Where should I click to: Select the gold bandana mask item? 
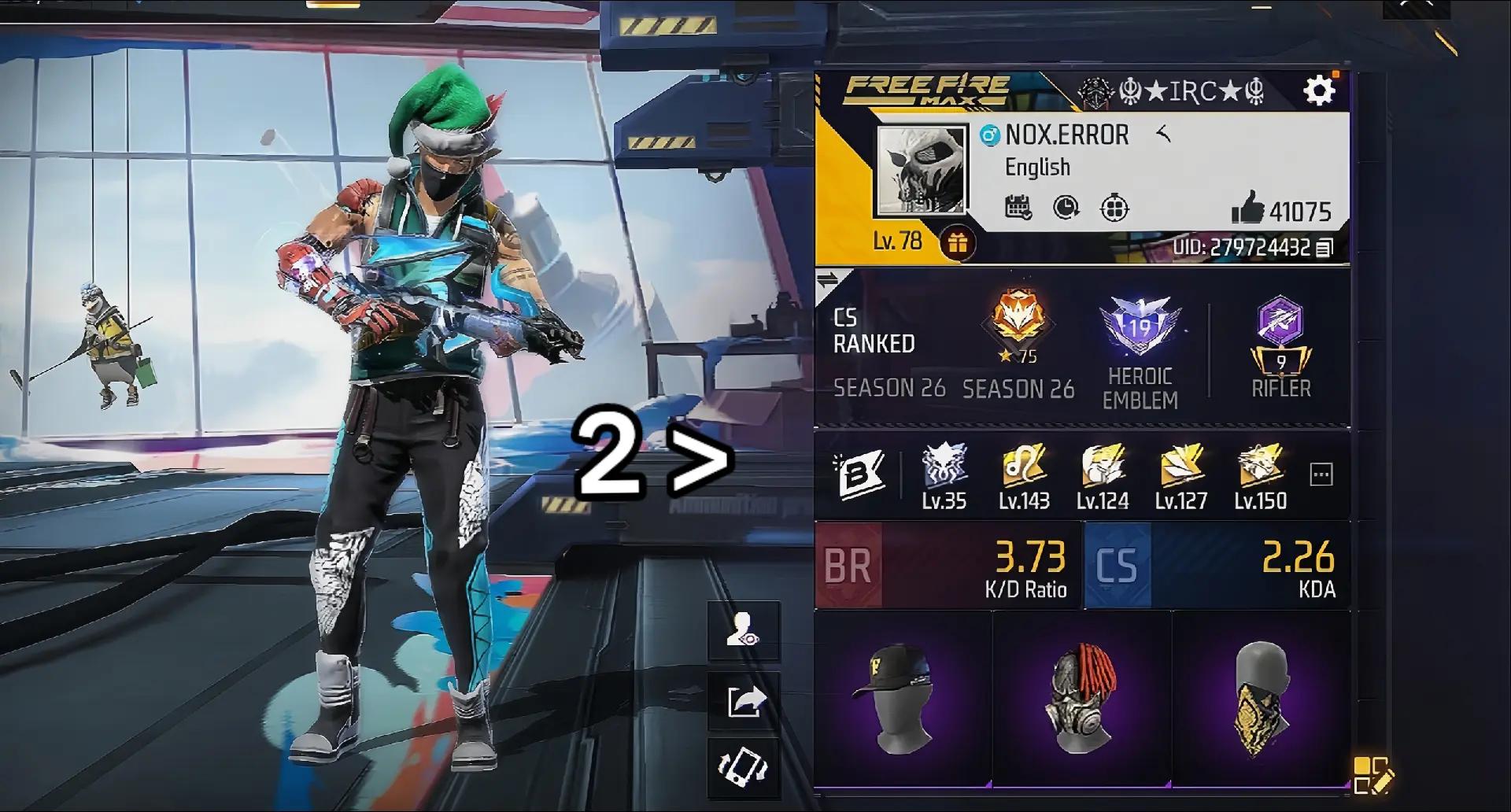point(1260,698)
